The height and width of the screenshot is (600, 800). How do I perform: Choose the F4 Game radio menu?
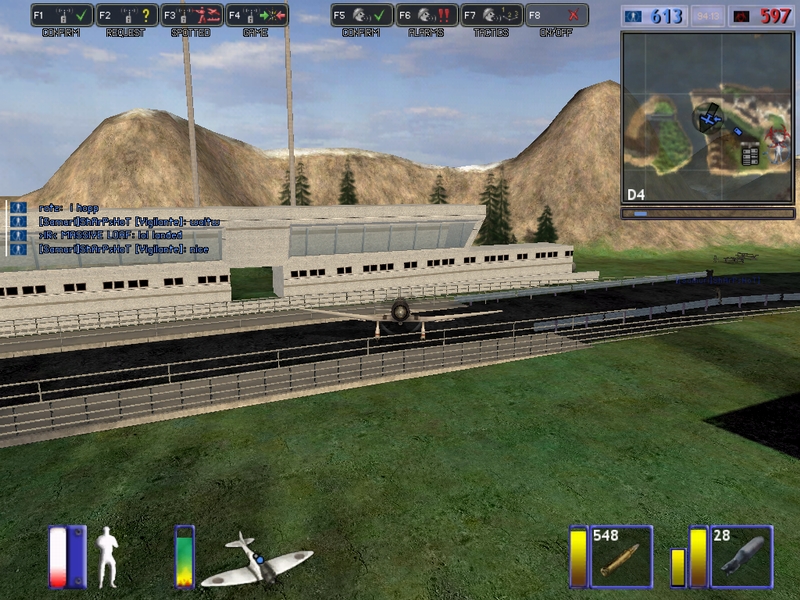pyautogui.click(x=257, y=15)
